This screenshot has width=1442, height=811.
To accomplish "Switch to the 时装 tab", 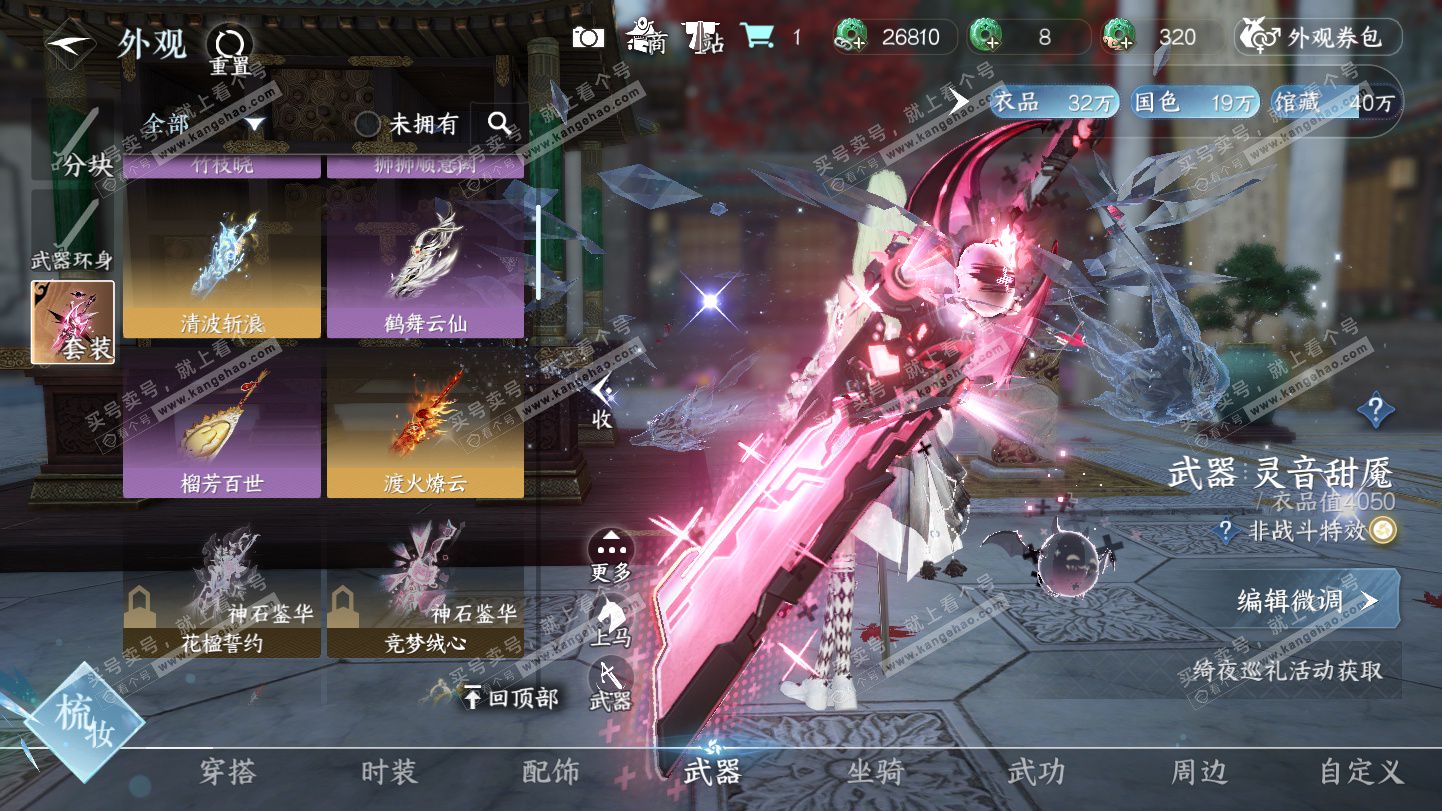I will [388, 772].
